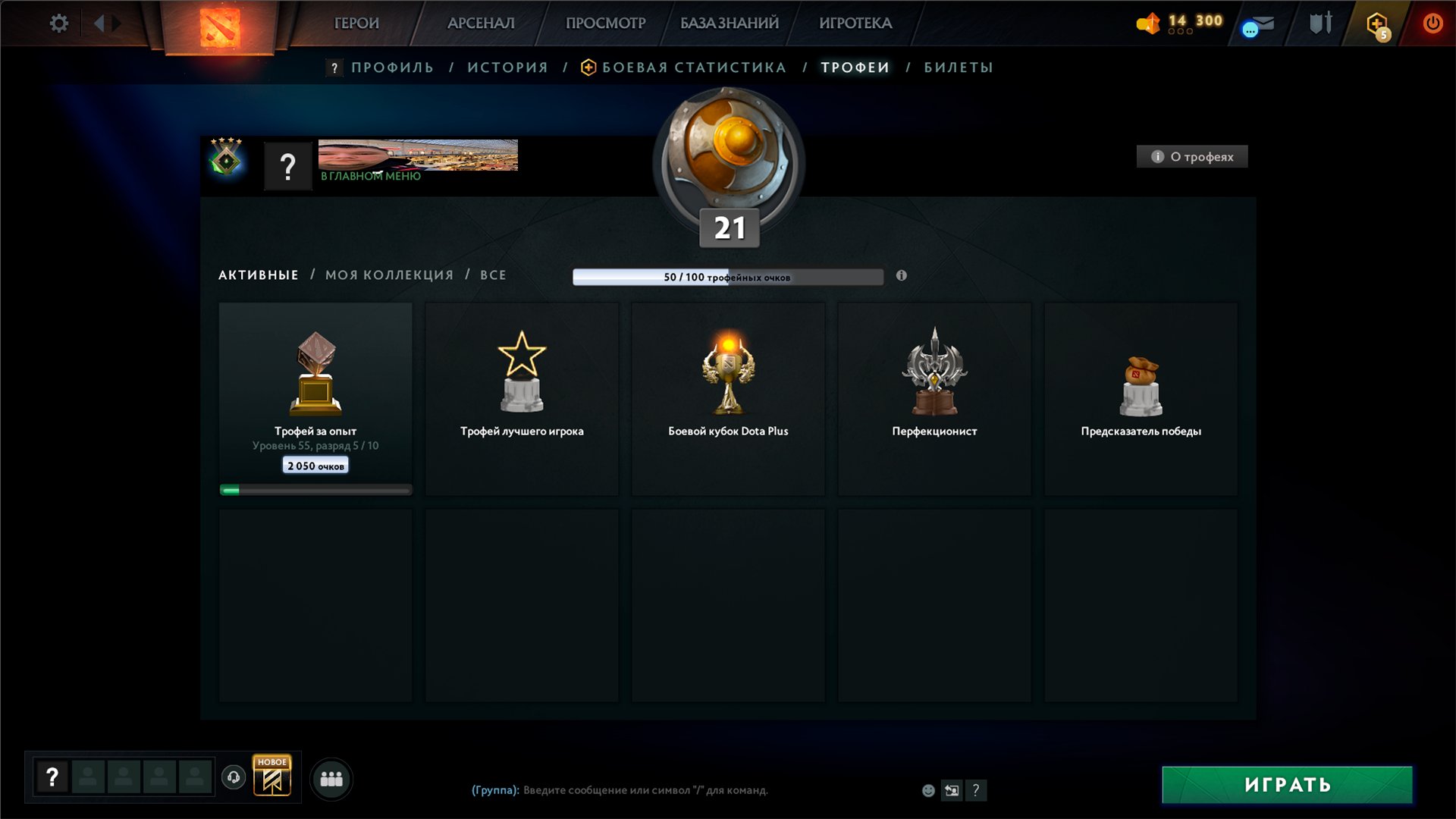Screen dimensions: 1456x819
Task: Switch to the БИЛЕТЫ tab
Action: 957,67
